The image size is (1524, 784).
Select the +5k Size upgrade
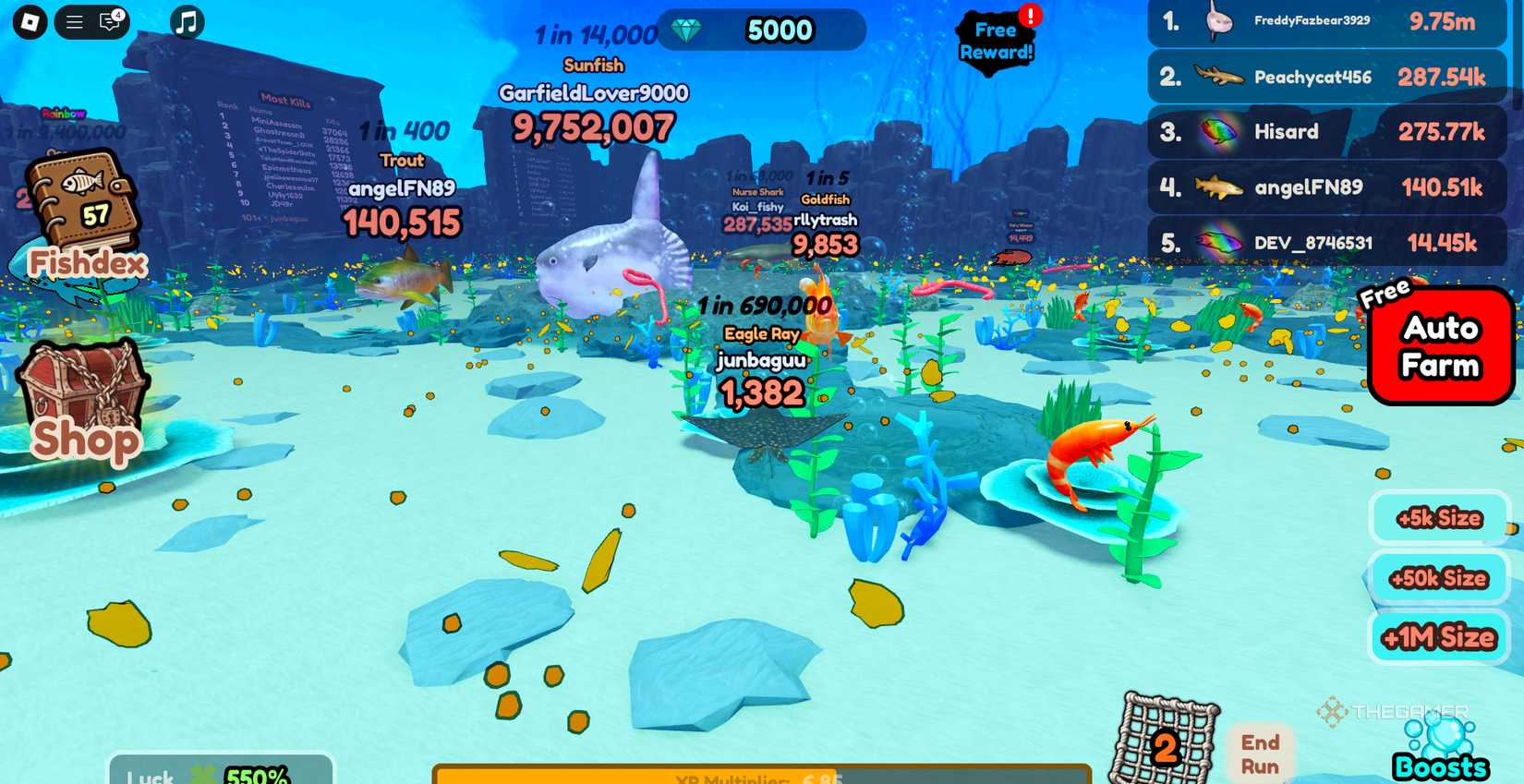(1438, 518)
